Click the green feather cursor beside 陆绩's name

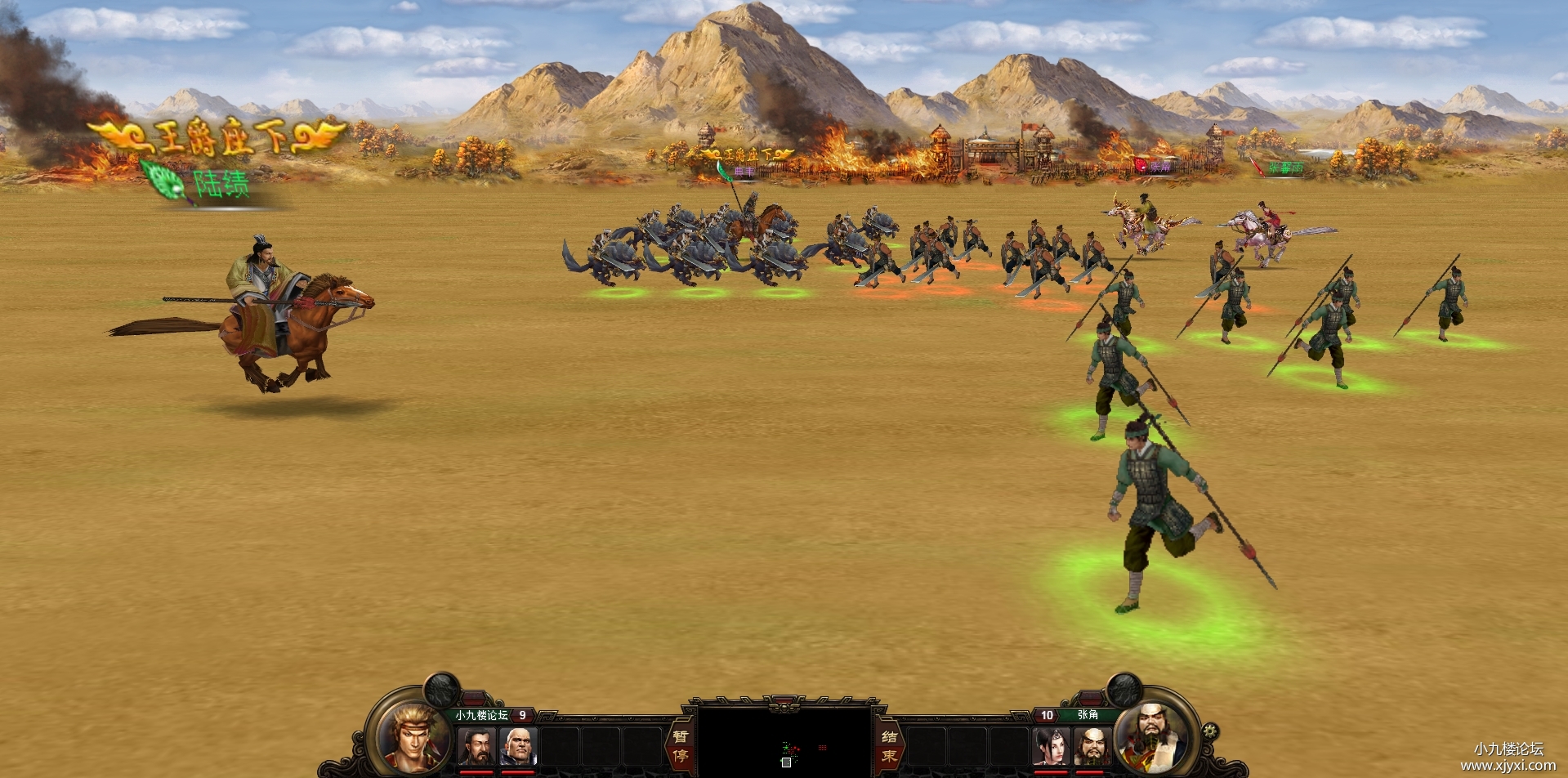(160, 174)
